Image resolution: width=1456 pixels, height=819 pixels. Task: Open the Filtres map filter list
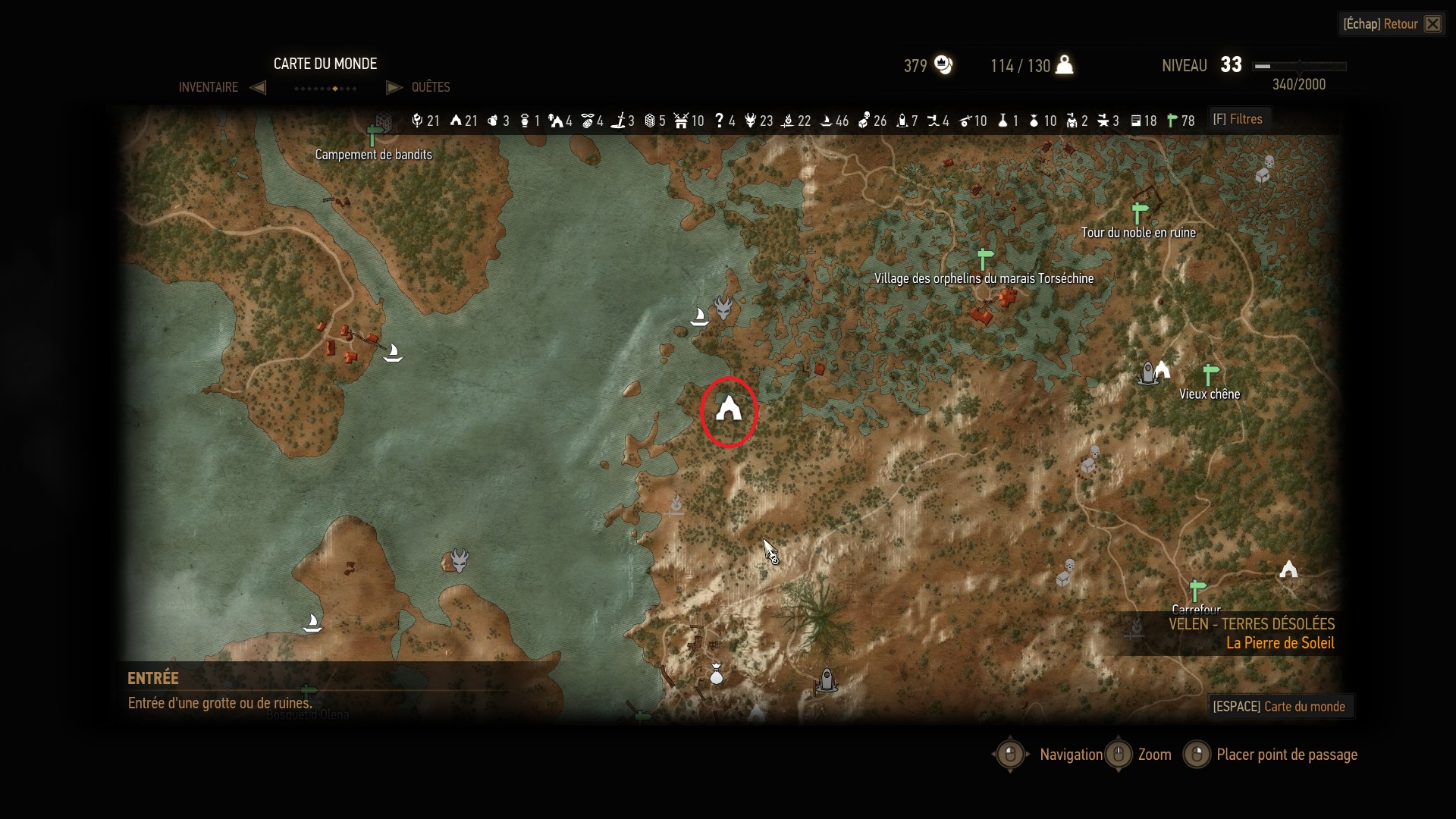pyautogui.click(x=1237, y=119)
